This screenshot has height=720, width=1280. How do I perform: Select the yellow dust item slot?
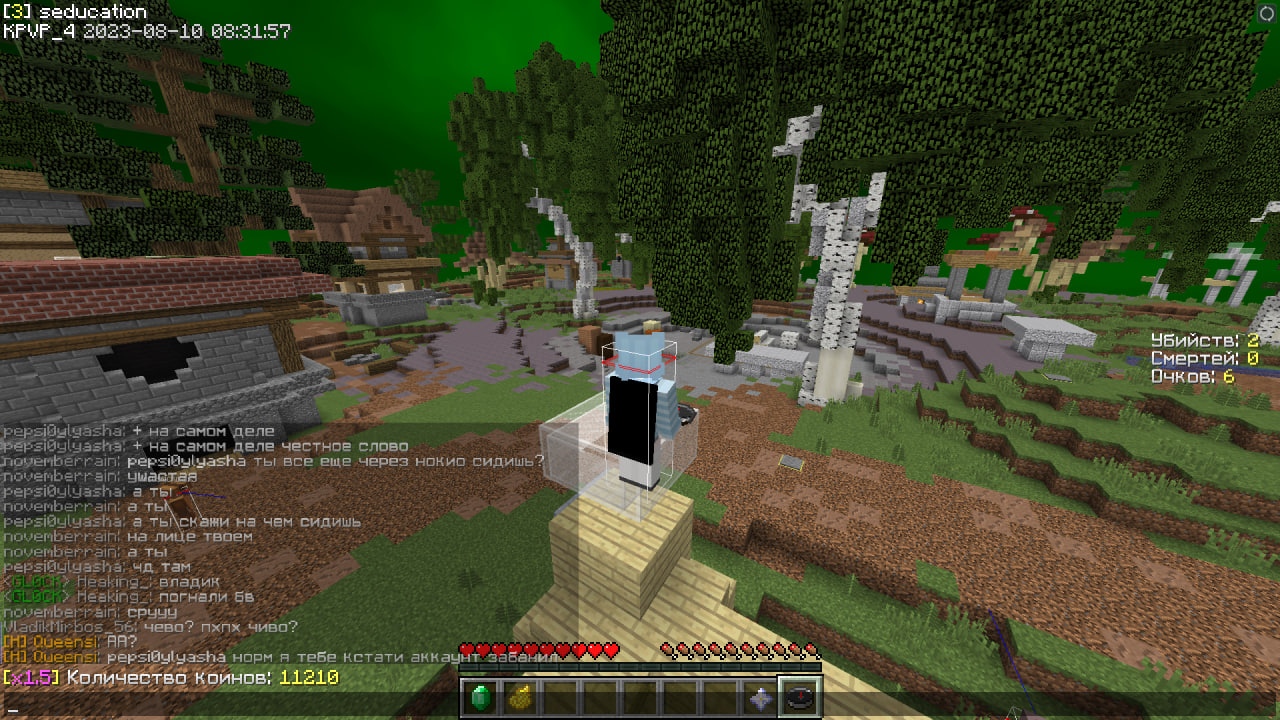pos(518,698)
